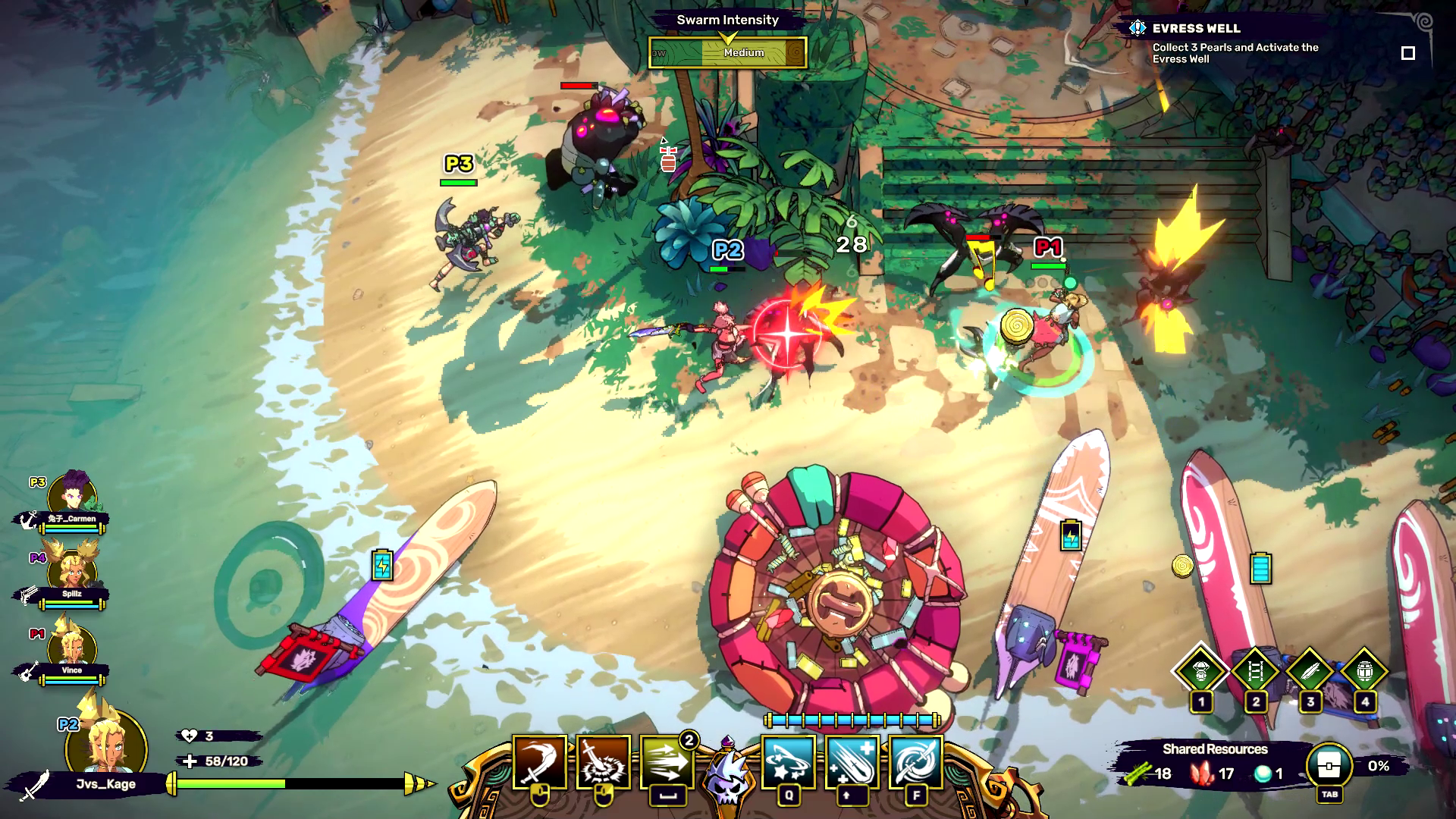Pick the surfboard build slot
The image size is (1456, 819).
tap(1310, 671)
